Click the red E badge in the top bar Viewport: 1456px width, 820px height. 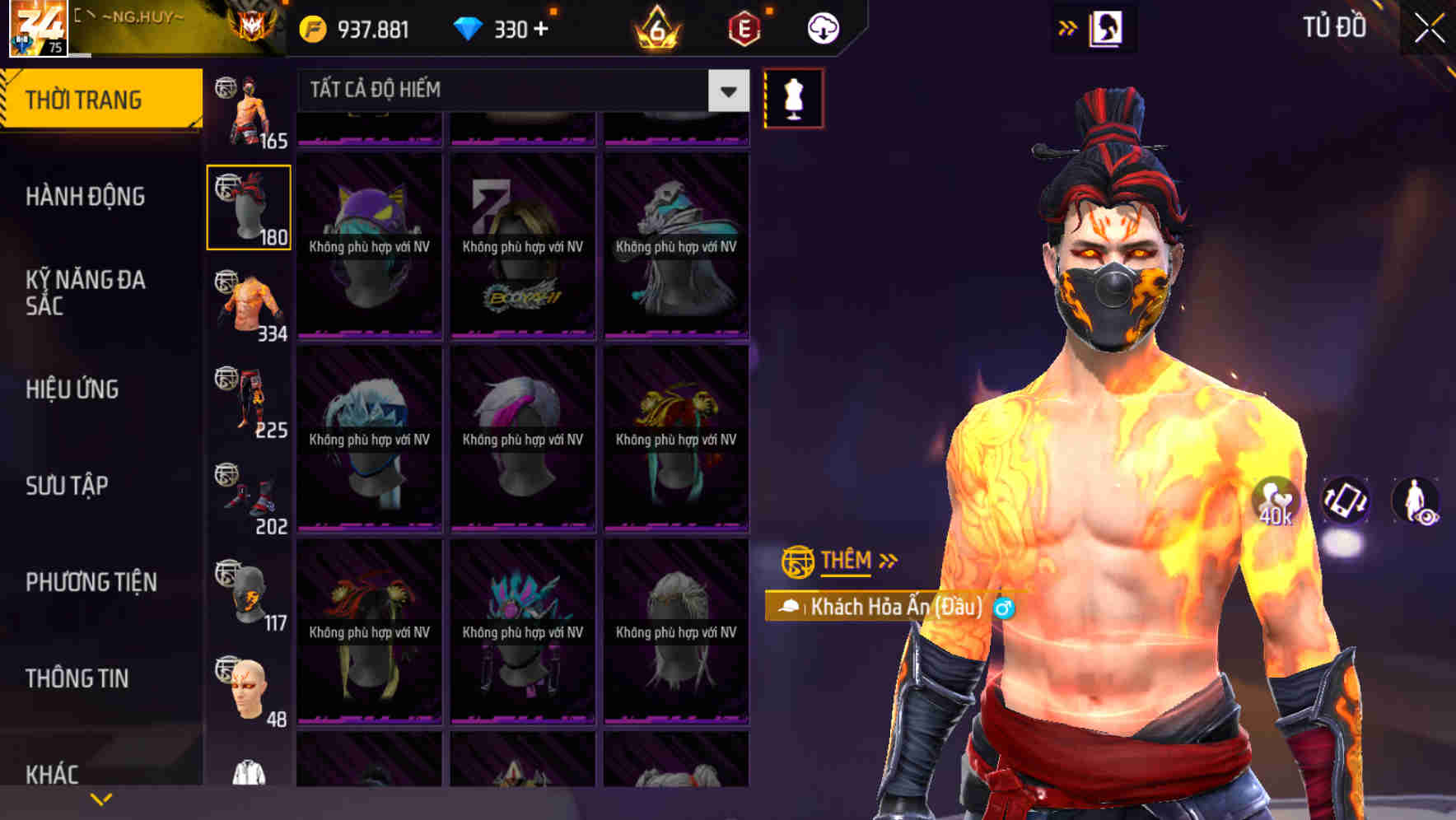[742, 27]
